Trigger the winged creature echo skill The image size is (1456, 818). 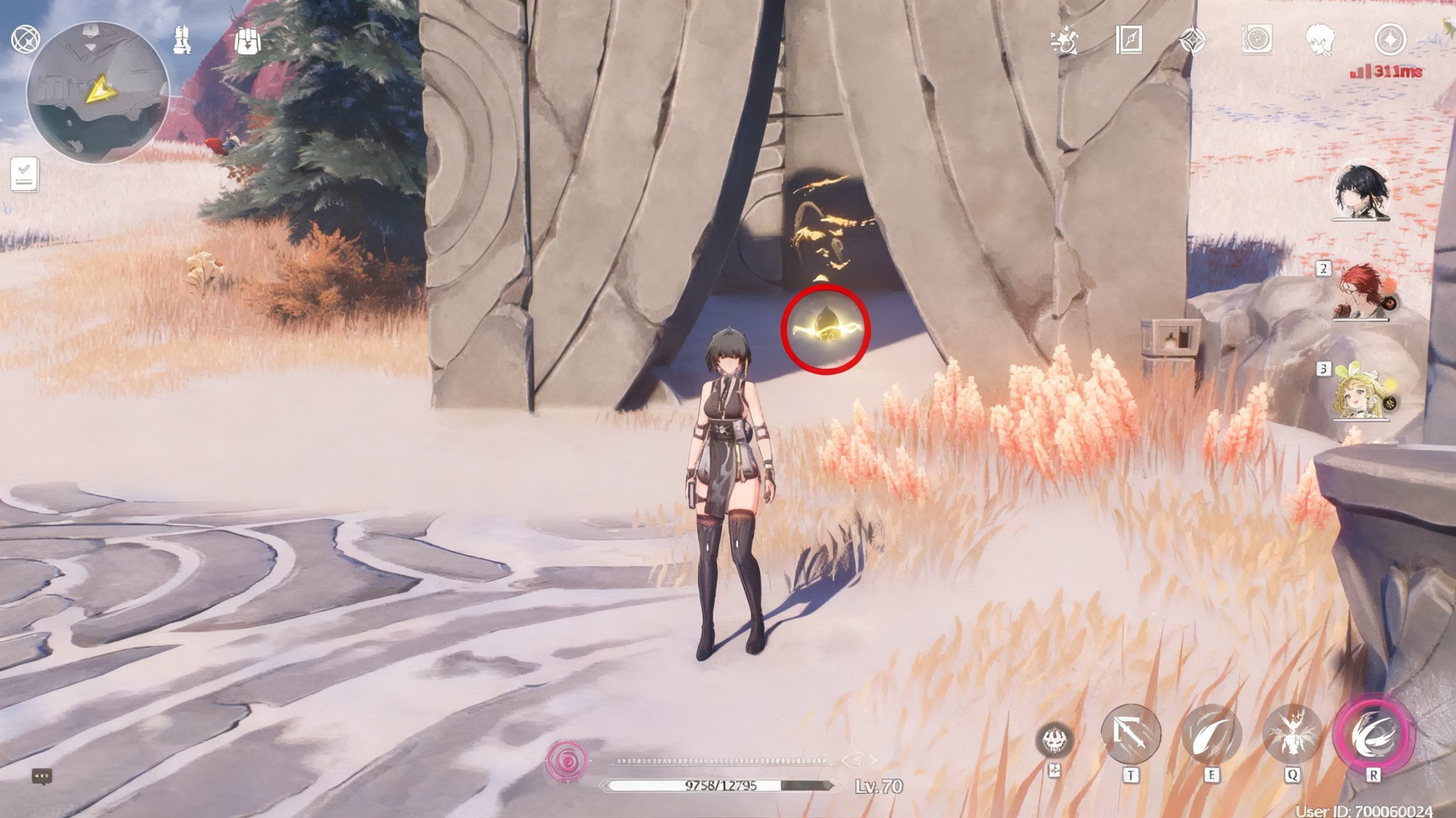pos(1292,734)
